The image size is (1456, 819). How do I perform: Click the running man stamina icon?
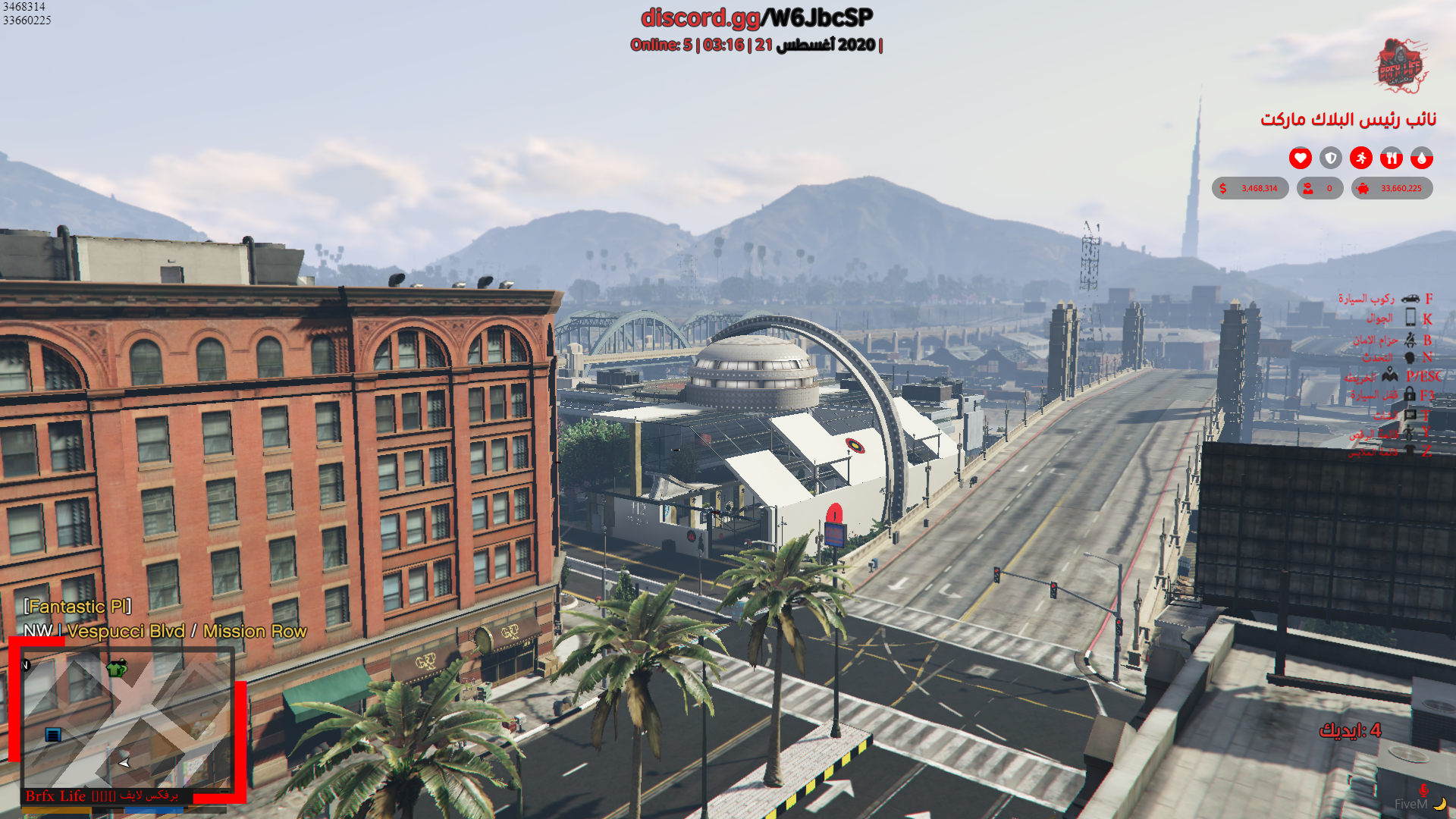coord(1360,158)
